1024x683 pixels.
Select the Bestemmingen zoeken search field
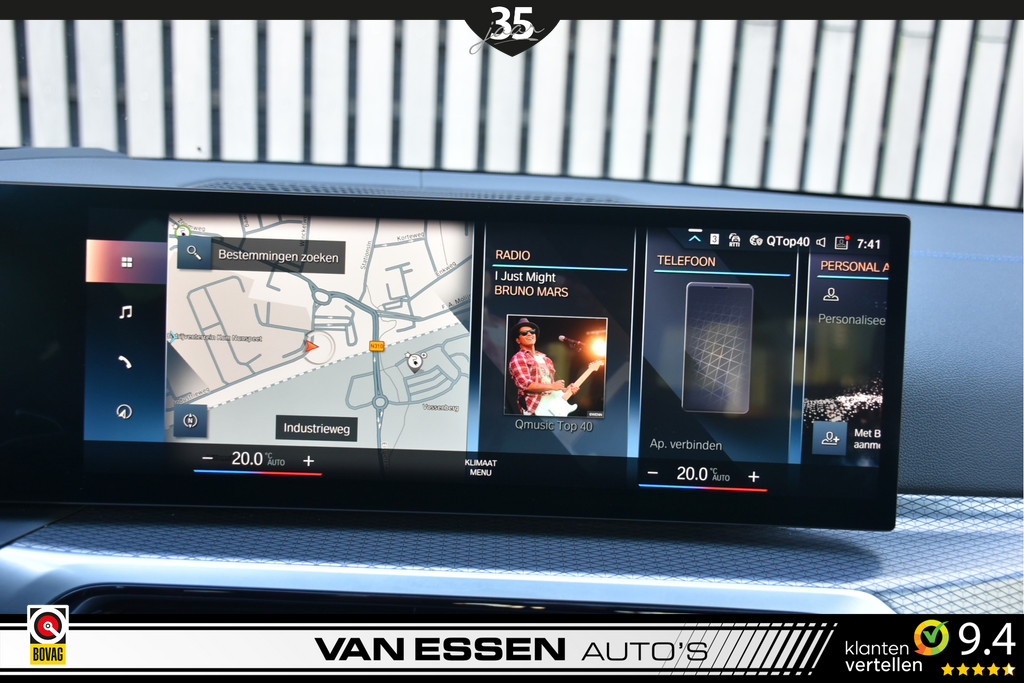278,256
